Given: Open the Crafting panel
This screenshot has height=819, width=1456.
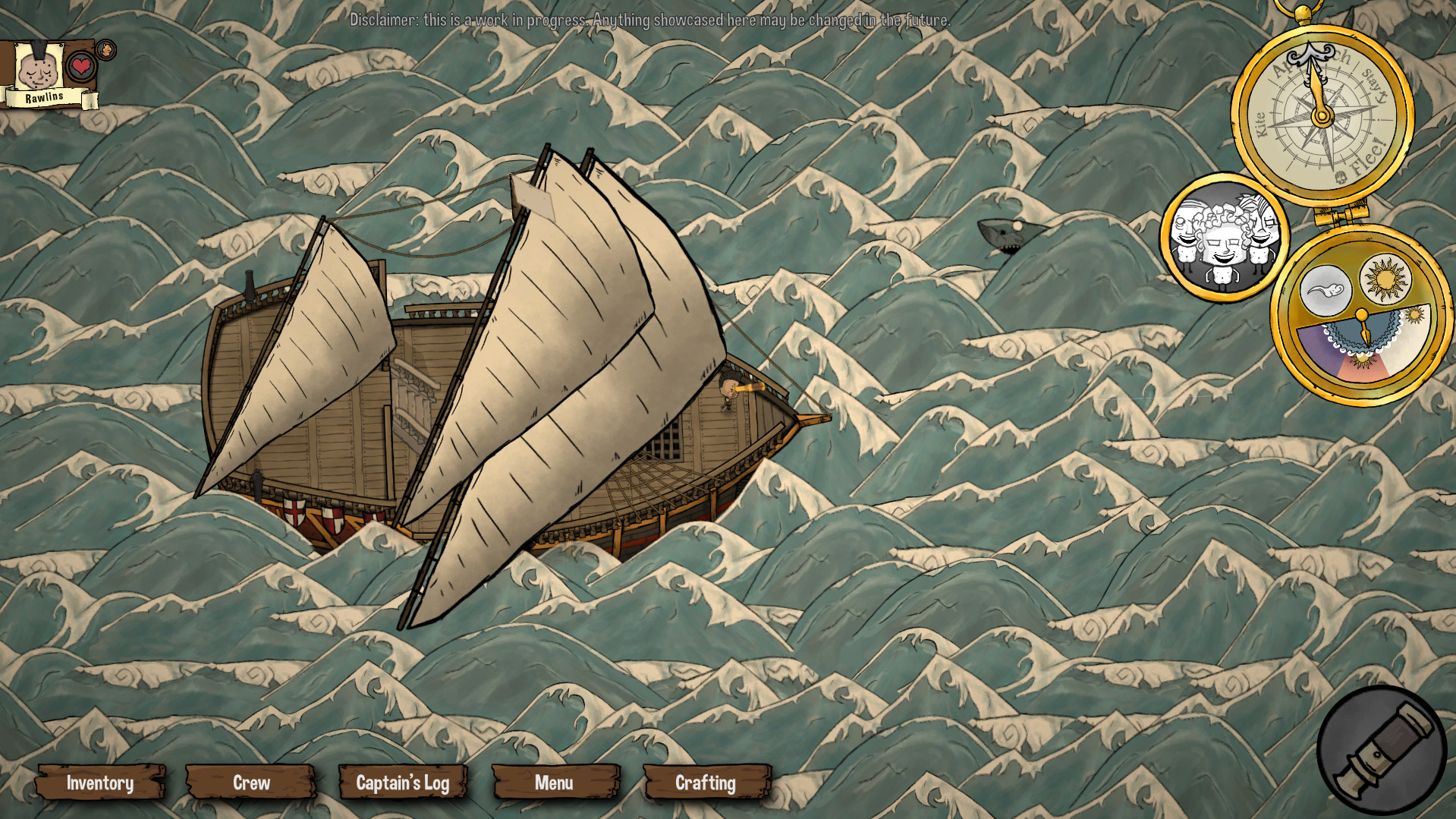Looking at the screenshot, I should (x=706, y=783).
